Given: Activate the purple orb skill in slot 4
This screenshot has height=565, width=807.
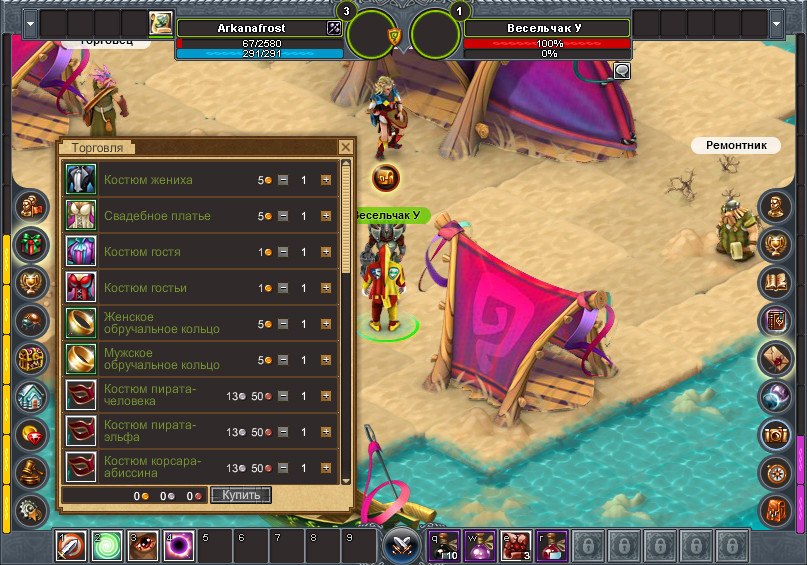Looking at the screenshot, I should [179, 546].
